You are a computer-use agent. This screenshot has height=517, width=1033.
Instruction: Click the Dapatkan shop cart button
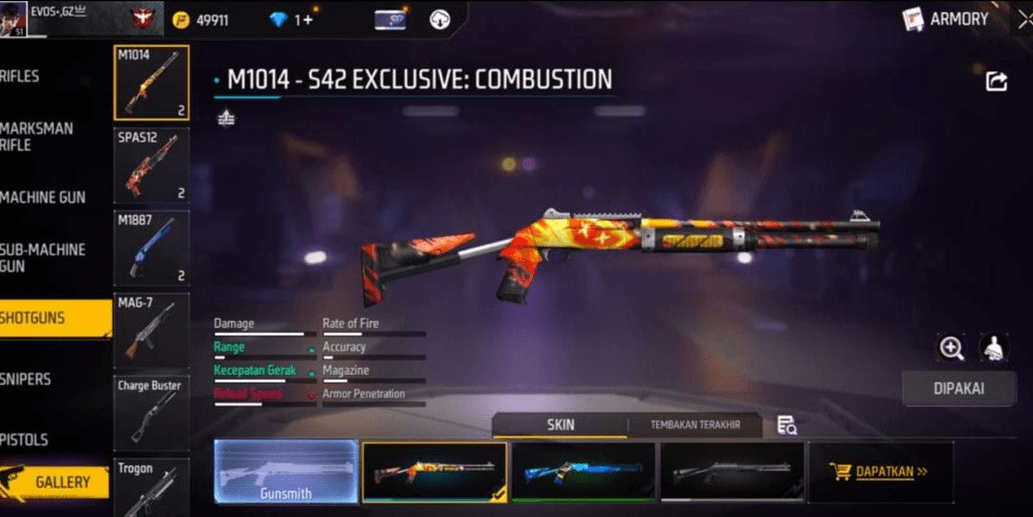[x=879, y=471]
